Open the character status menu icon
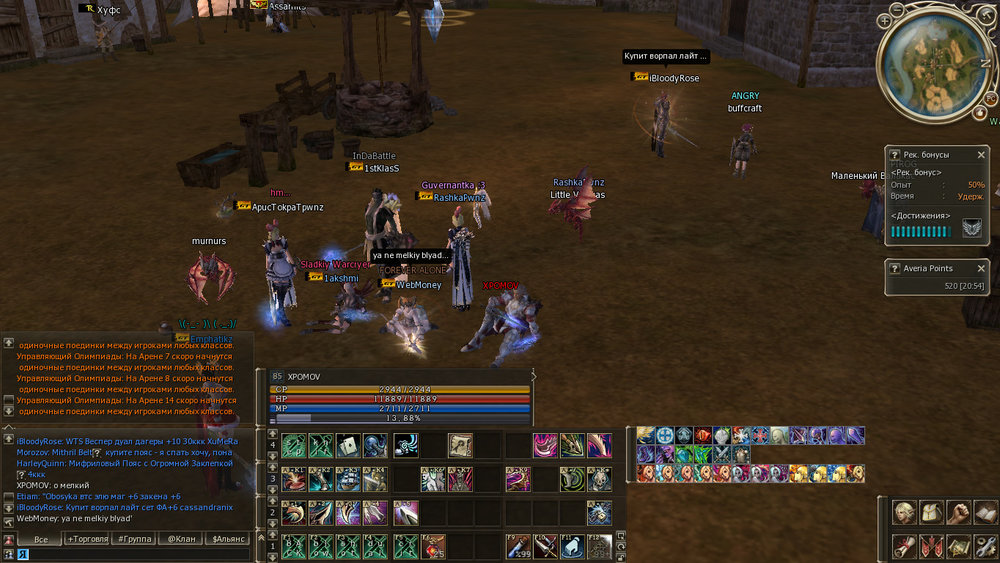Viewport: 1000px width, 563px height. 905,514
